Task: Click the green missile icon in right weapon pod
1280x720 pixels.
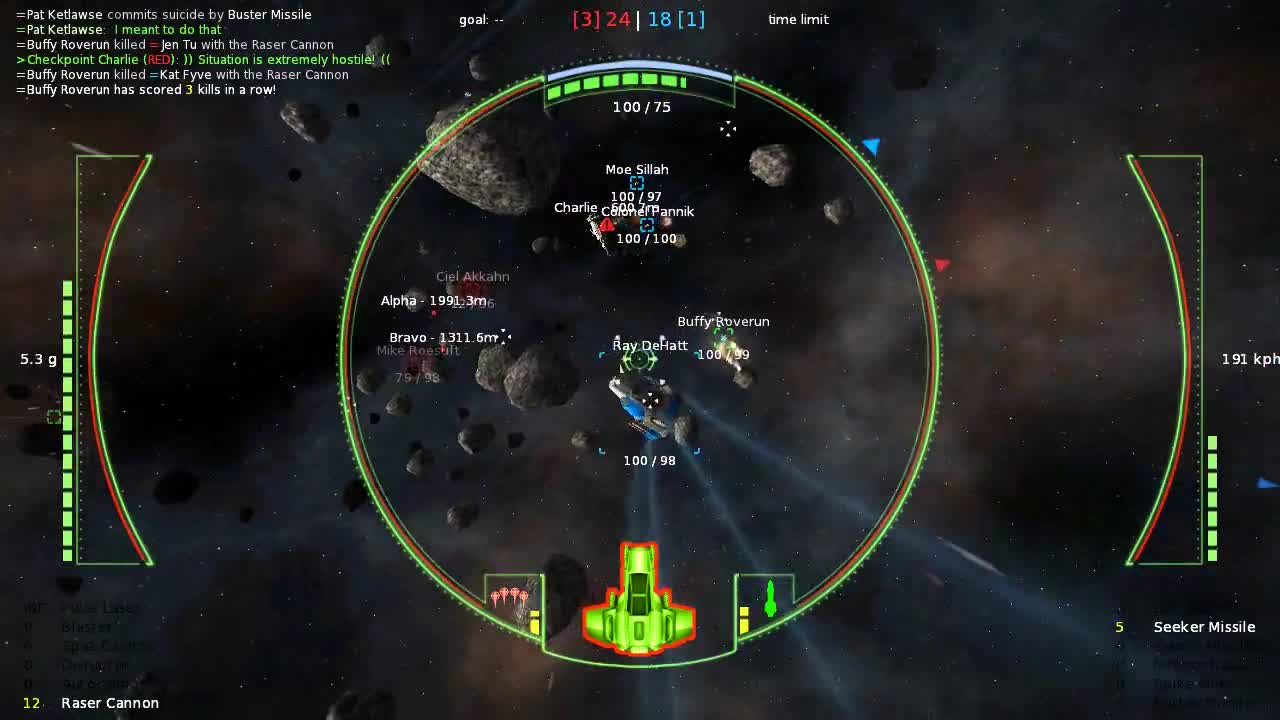Action: 768,597
